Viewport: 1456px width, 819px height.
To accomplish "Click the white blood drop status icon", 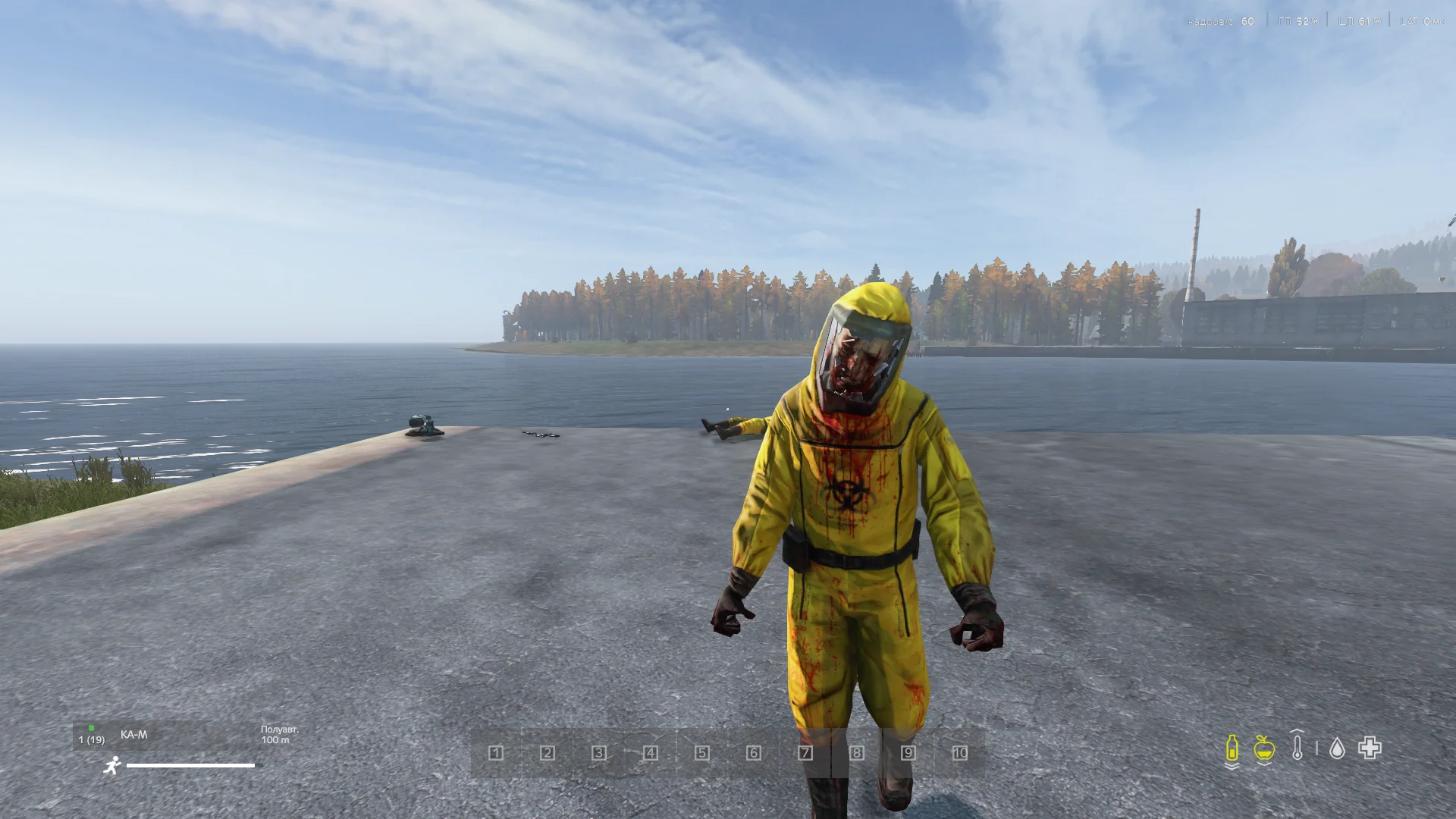I will coord(1338,749).
